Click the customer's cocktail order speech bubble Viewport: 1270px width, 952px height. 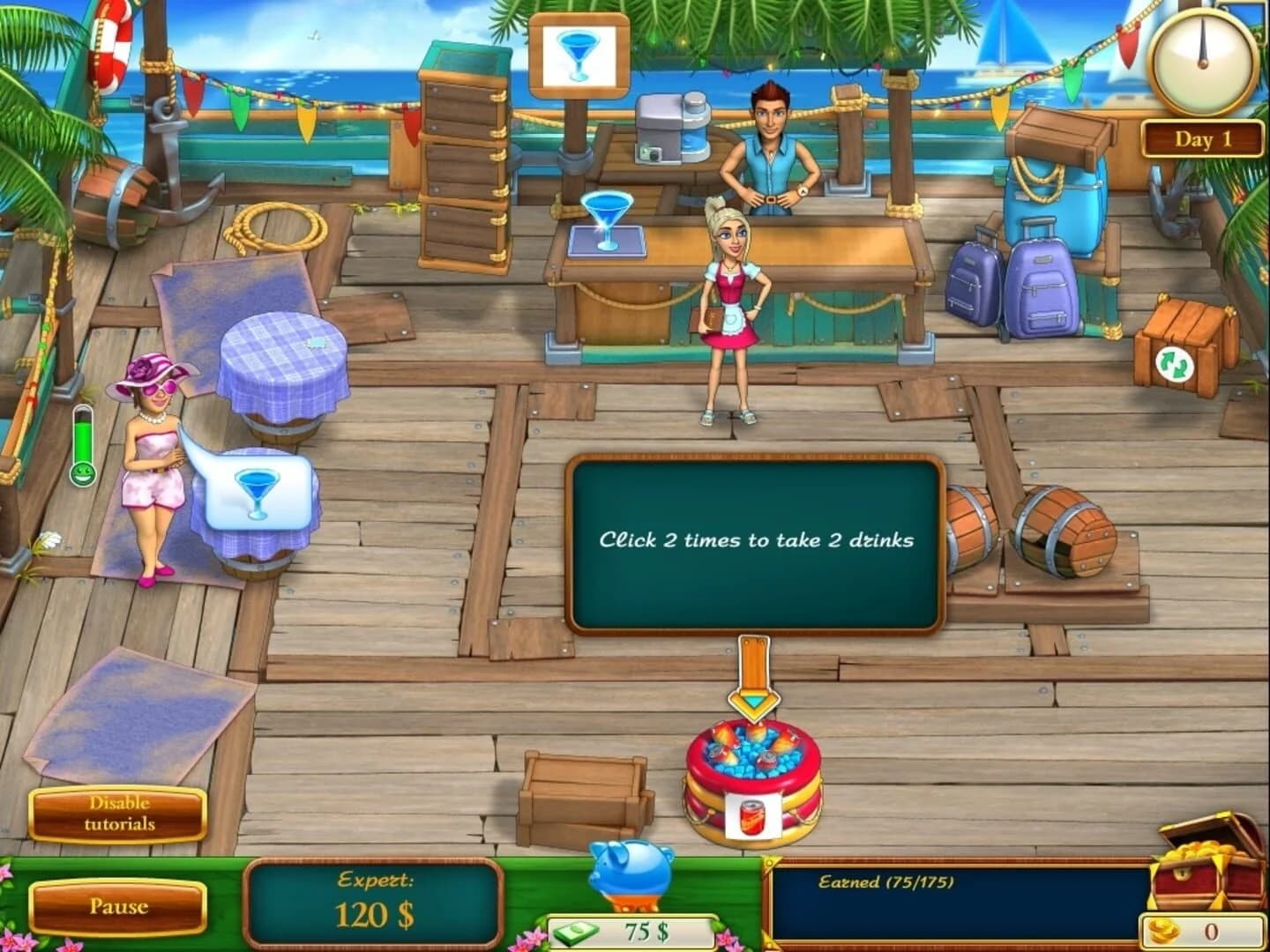(258, 487)
